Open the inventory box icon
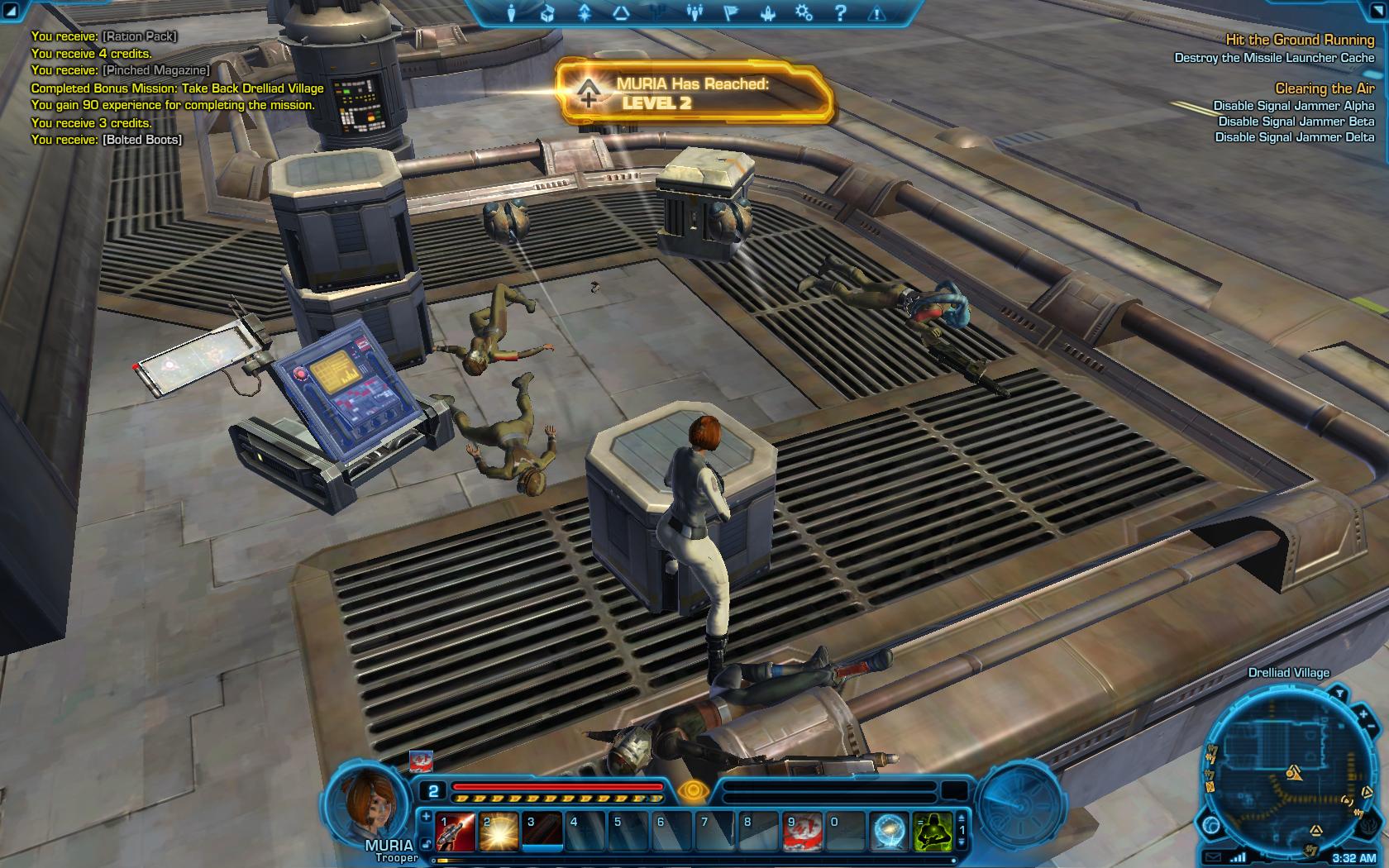Viewport: 1389px width, 868px height. coord(547,13)
